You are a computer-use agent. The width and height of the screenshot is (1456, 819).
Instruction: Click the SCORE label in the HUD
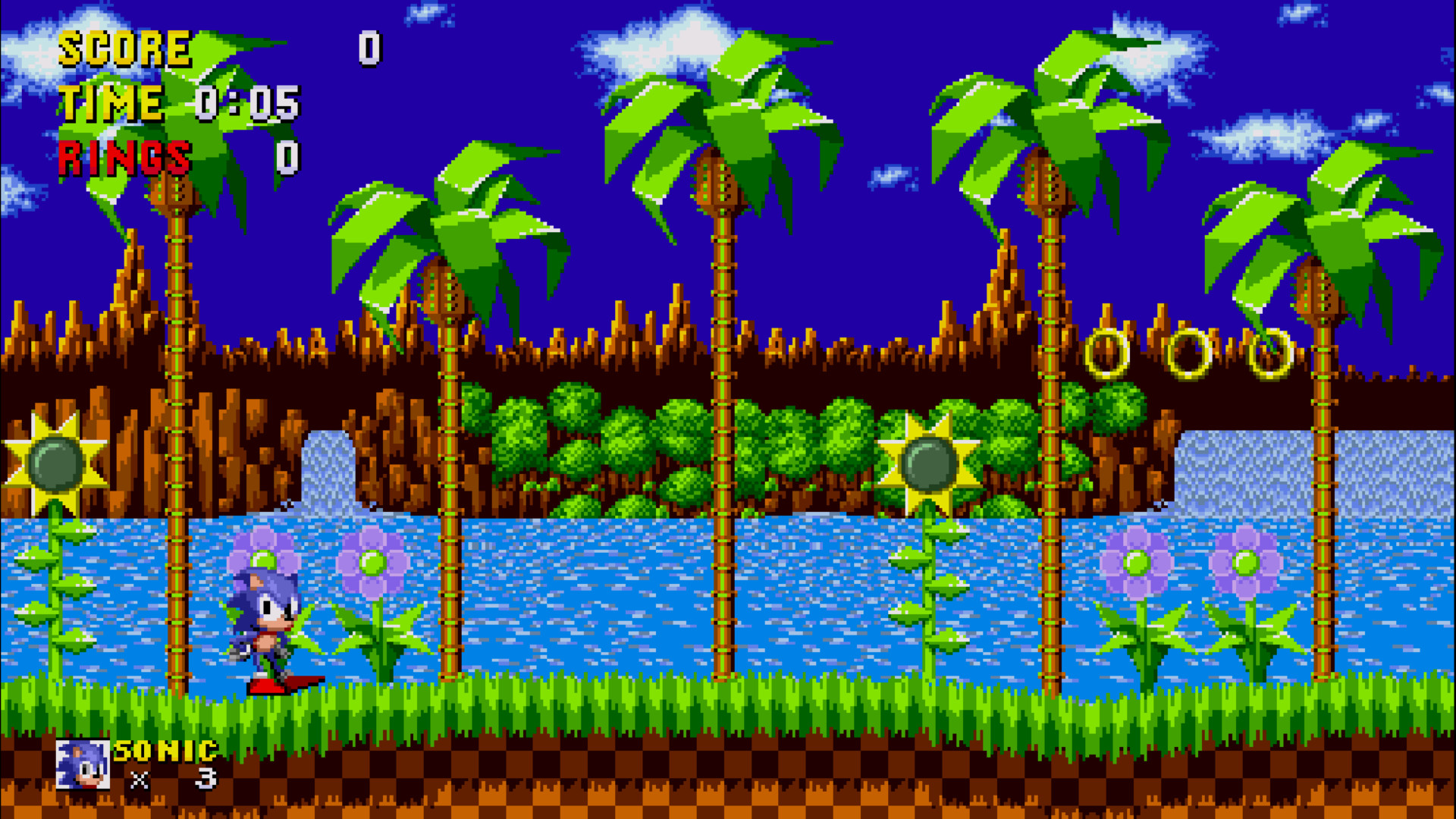(x=125, y=49)
